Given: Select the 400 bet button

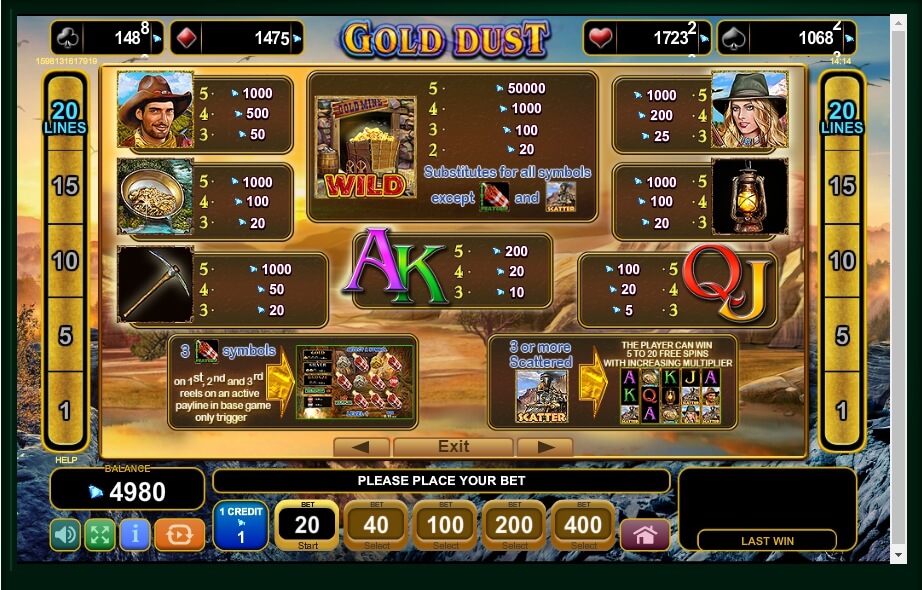Looking at the screenshot, I should click(583, 526).
